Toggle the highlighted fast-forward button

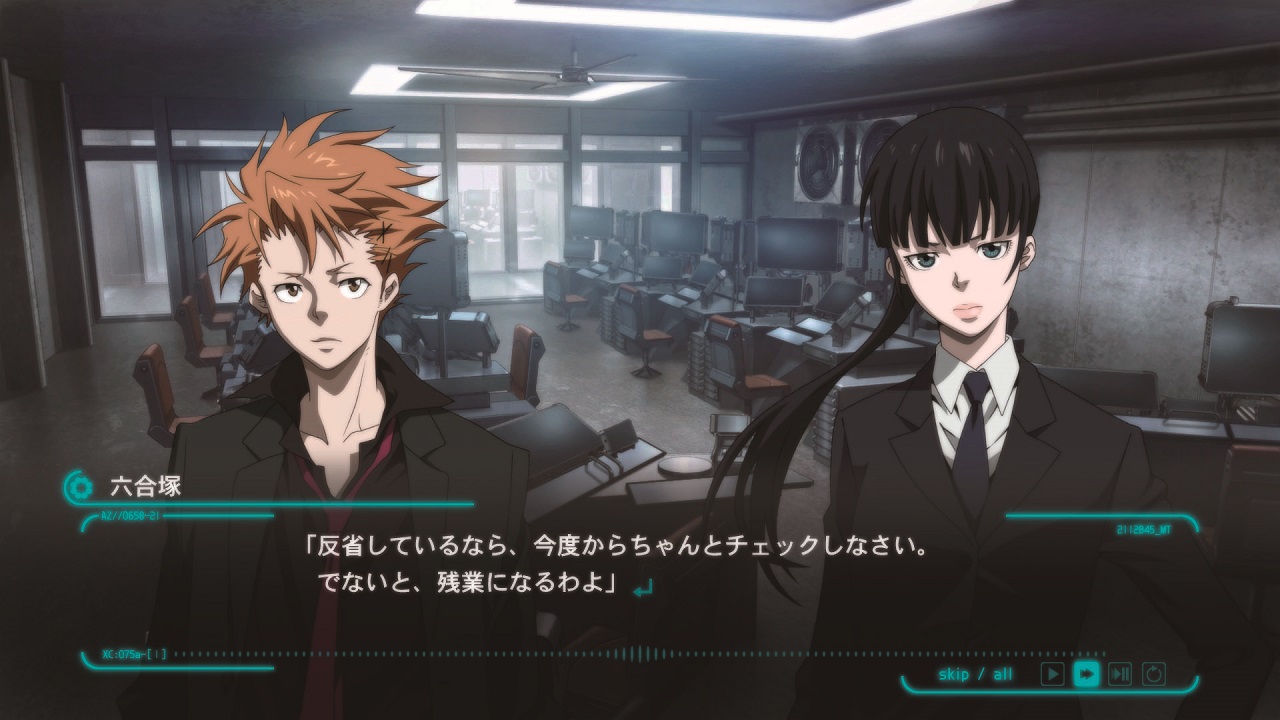[x=1086, y=674]
